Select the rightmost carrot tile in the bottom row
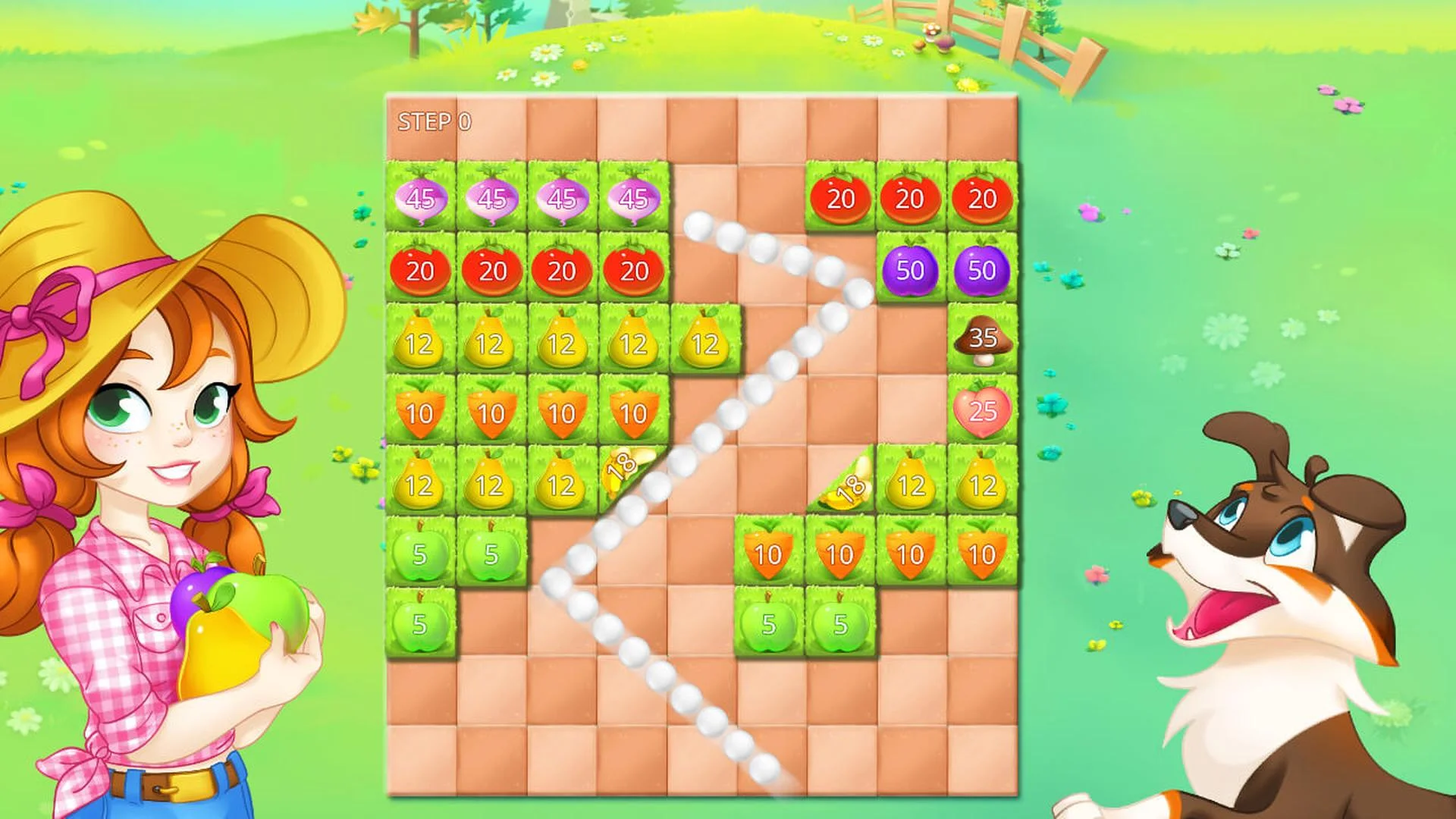Viewport: 1456px width, 819px height. pyautogui.click(x=981, y=553)
